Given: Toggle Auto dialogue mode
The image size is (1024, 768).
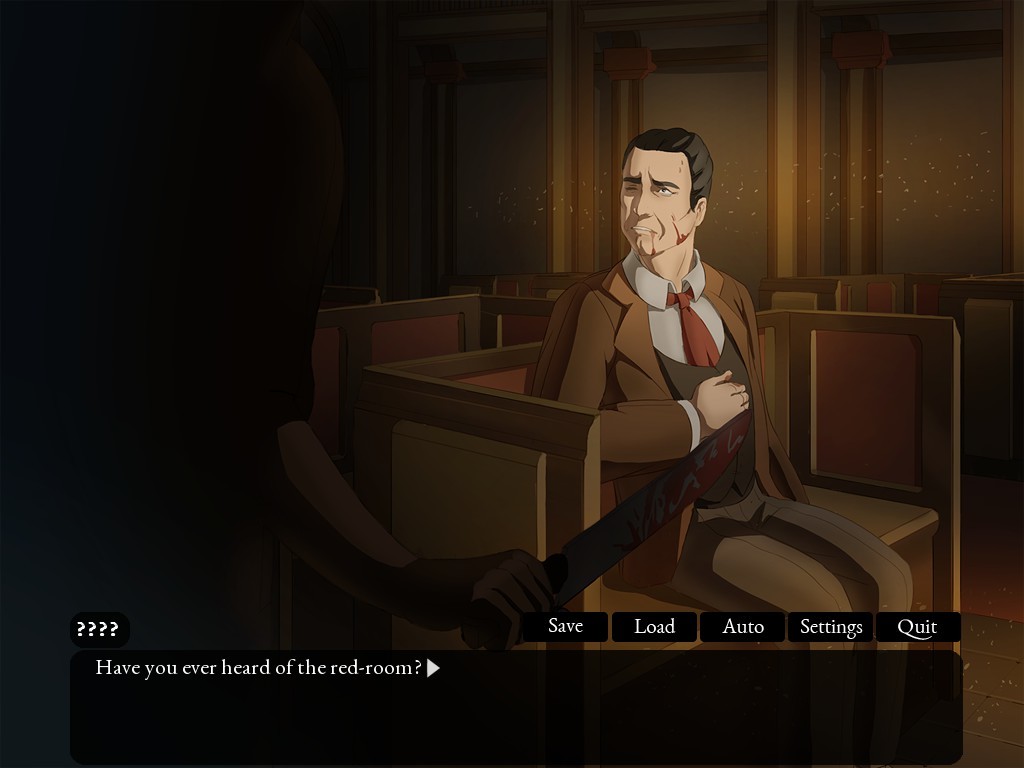Looking at the screenshot, I should (743, 627).
